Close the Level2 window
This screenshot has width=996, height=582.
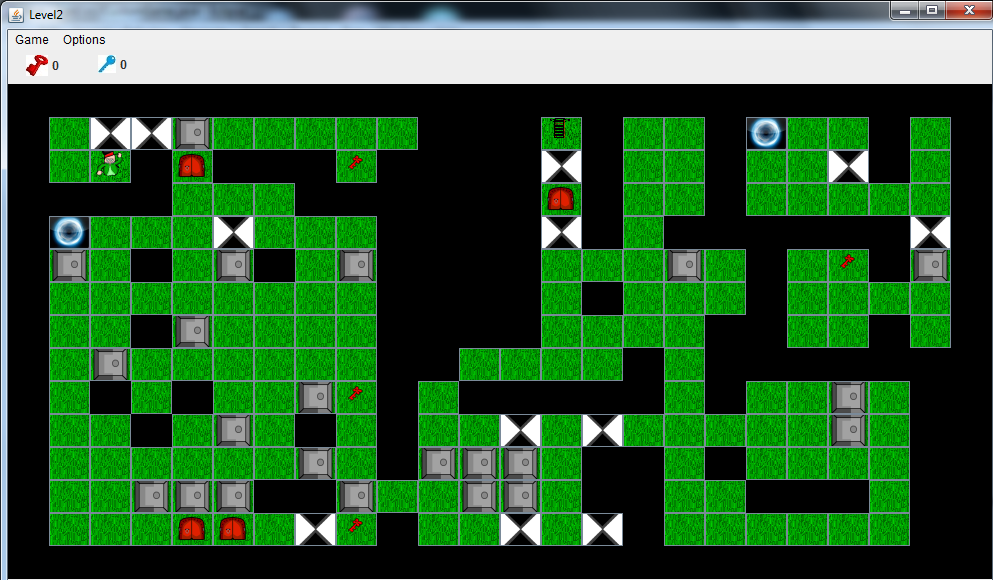click(x=968, y=10)
